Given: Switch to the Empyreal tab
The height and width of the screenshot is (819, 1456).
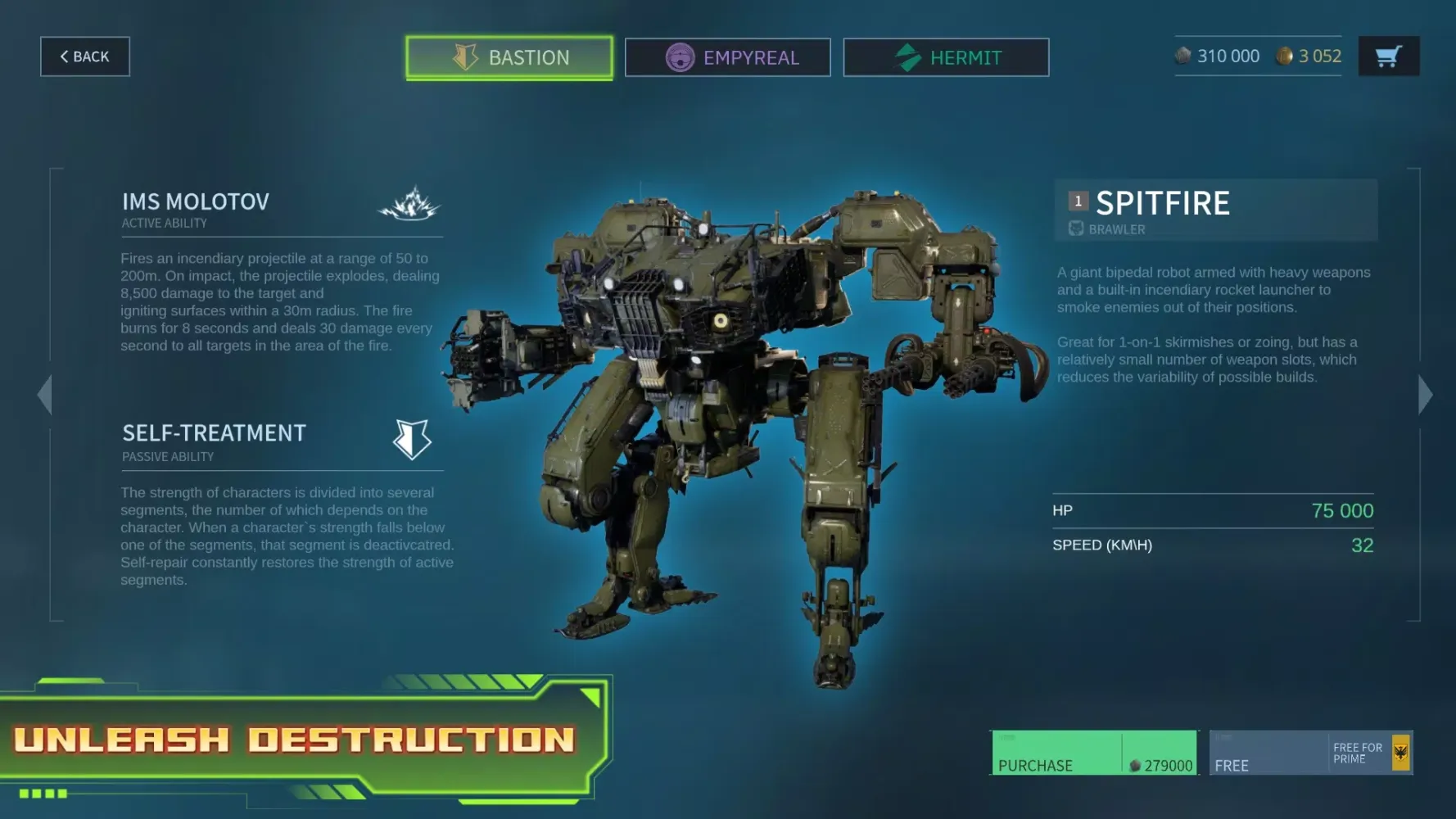Looking at the screenshot, I should pyautogui.click(x=727, y=57).
